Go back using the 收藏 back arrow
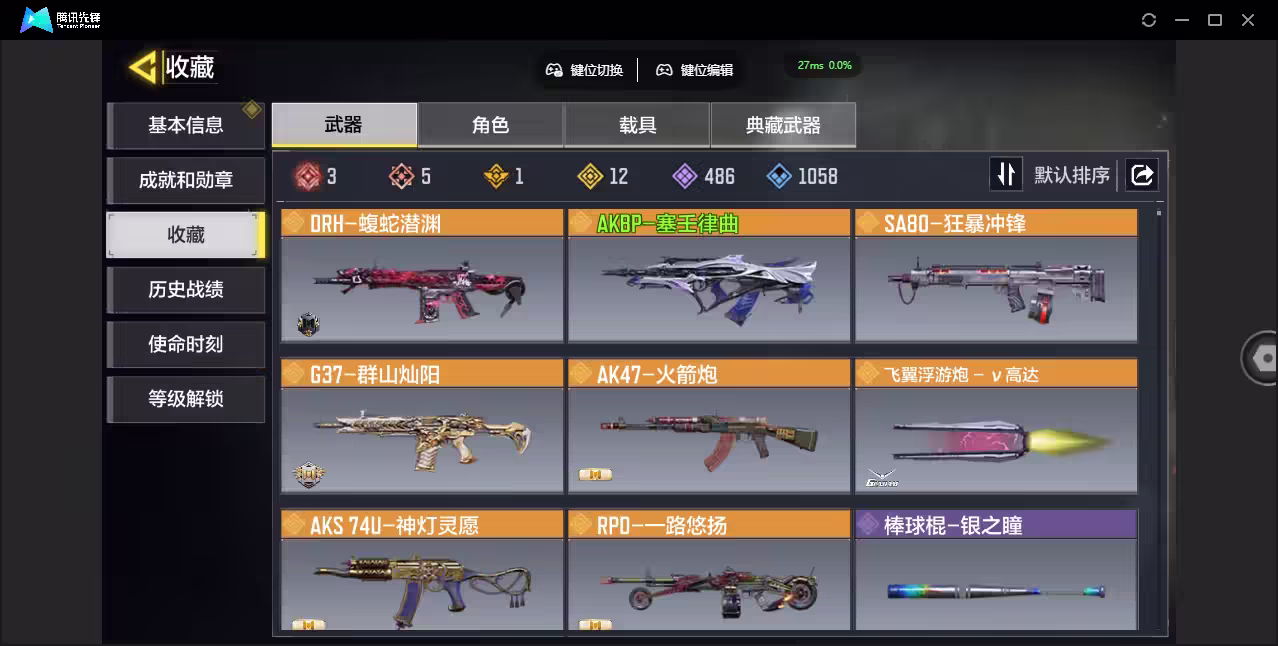The width and height of the screenshot is (1278, 646). click(144, 68)
